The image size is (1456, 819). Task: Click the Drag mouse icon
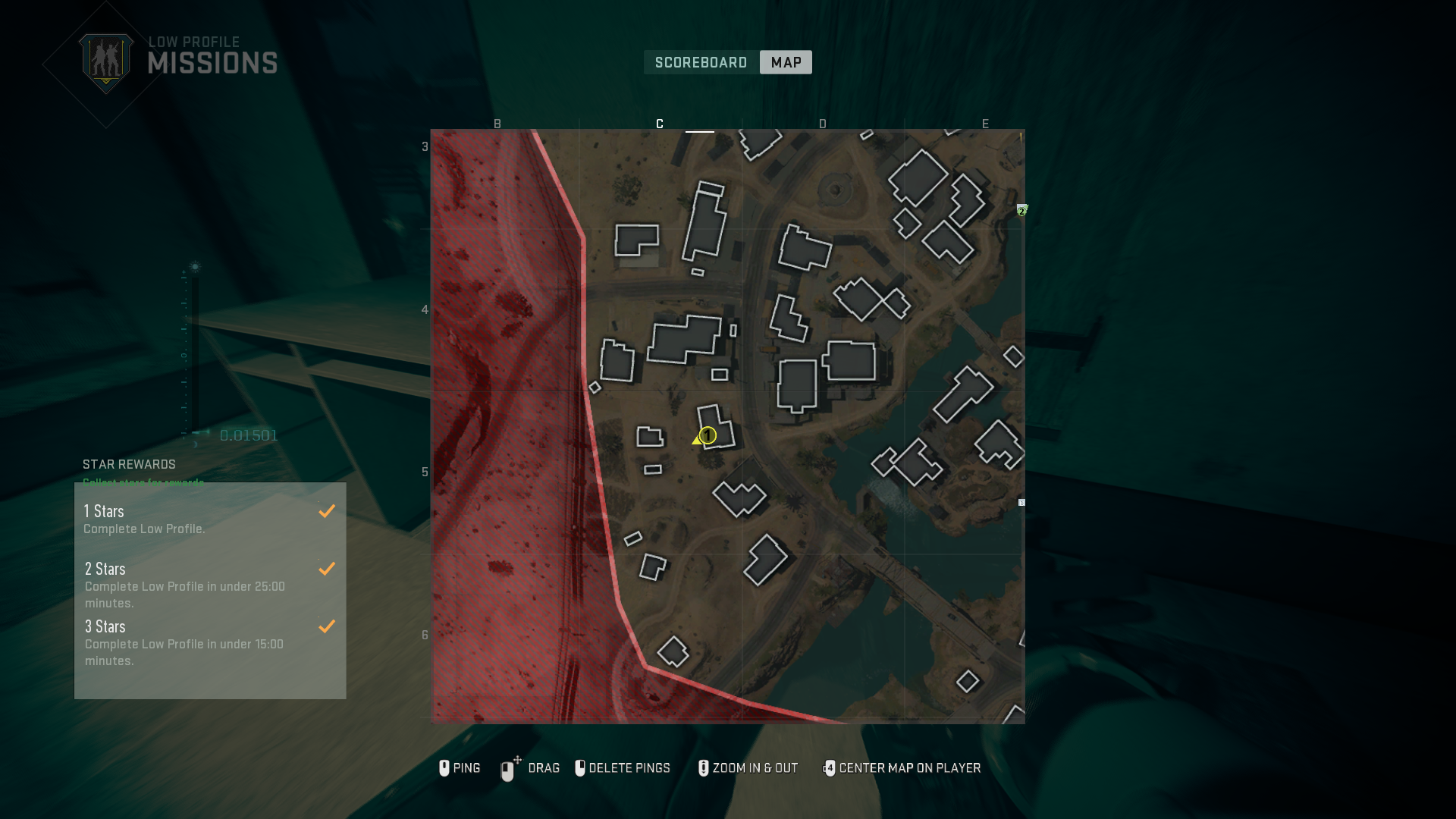coord(507,768)
